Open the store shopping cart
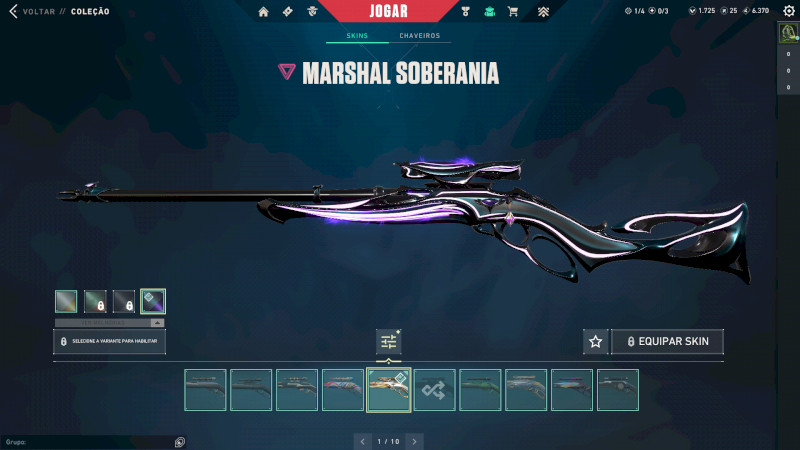The height and width of the screenshot is (450, 800). click(513, 12)
